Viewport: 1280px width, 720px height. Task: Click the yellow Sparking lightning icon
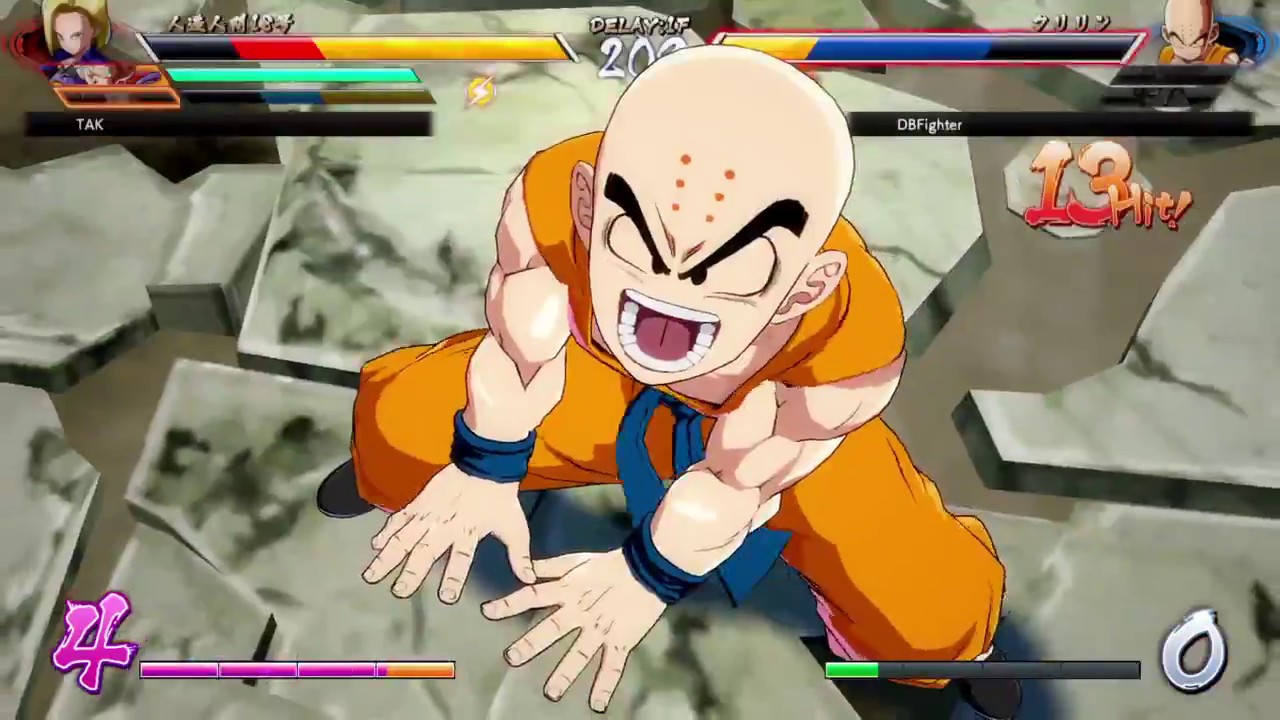click(480, 92)
